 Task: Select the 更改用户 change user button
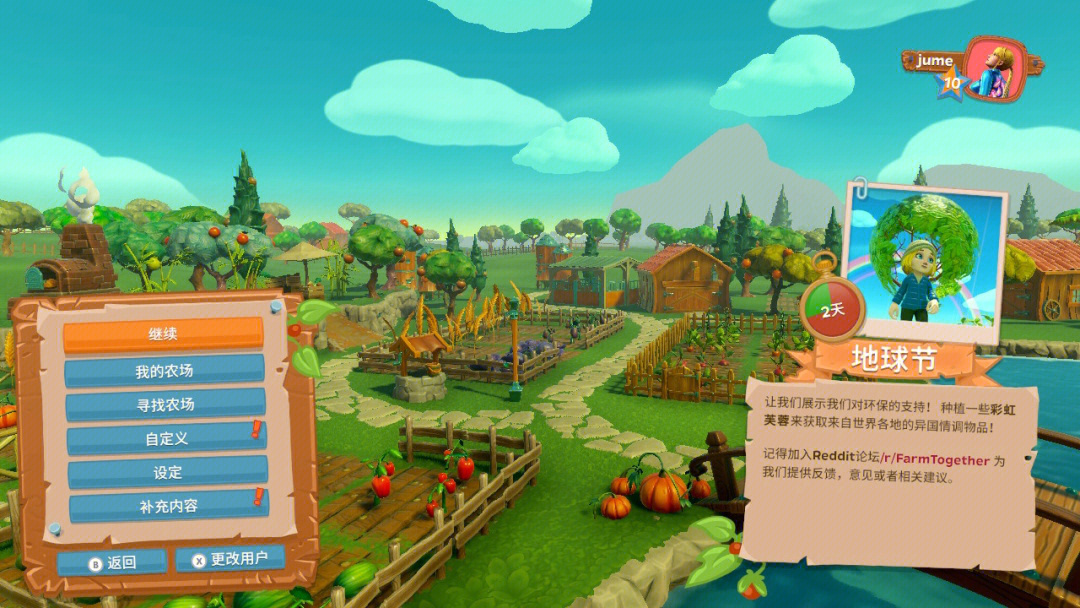click(x=230, y=559)
